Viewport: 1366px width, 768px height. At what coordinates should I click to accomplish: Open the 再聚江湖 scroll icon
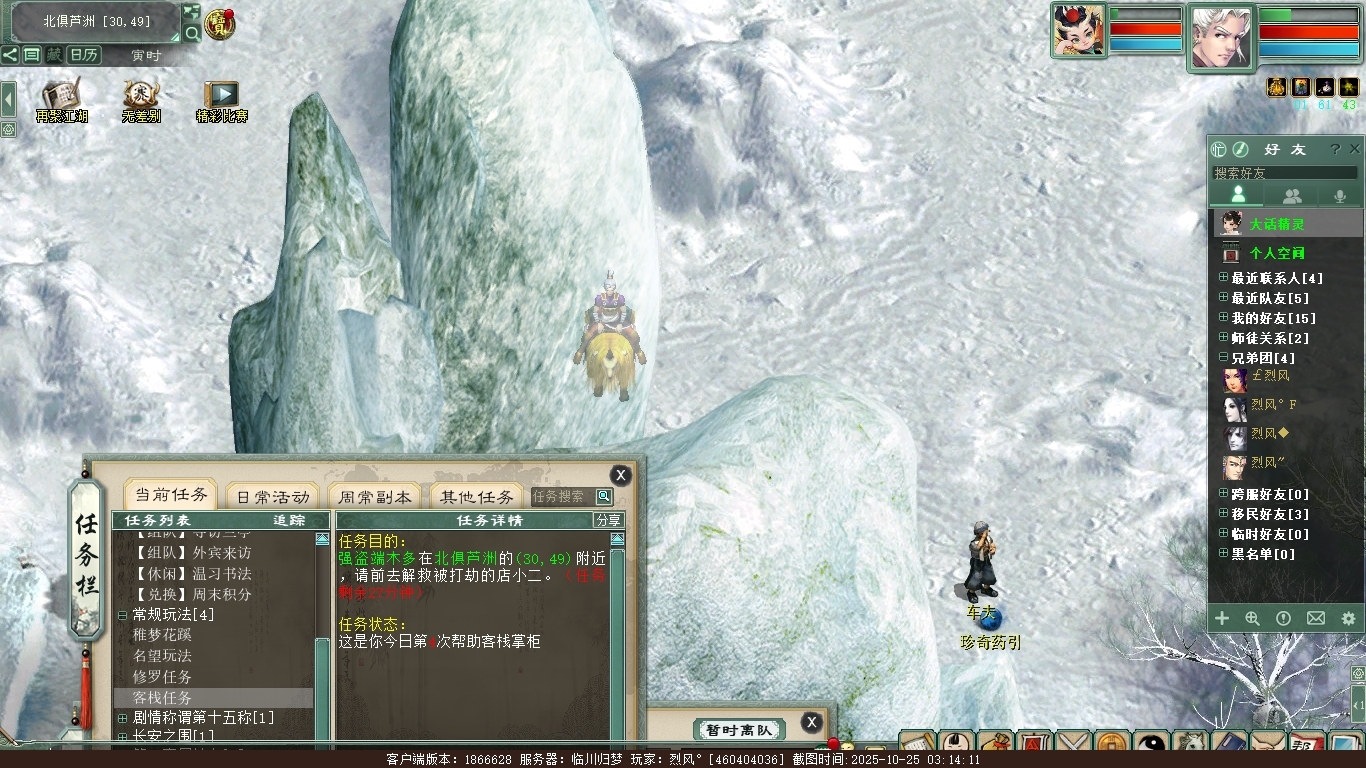coord(61,101)
